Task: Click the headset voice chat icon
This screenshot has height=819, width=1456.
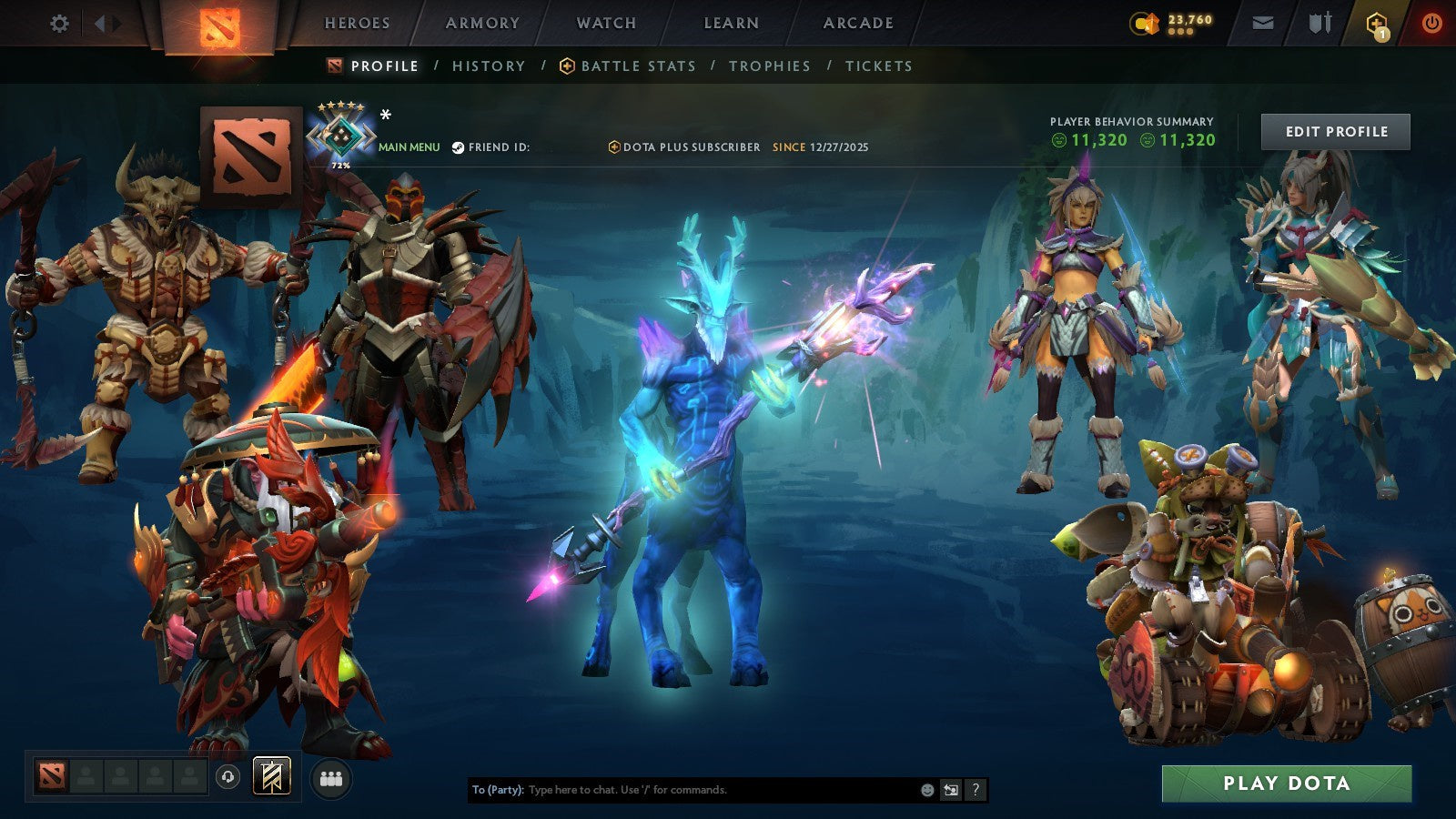Action: tap(227, 775)
